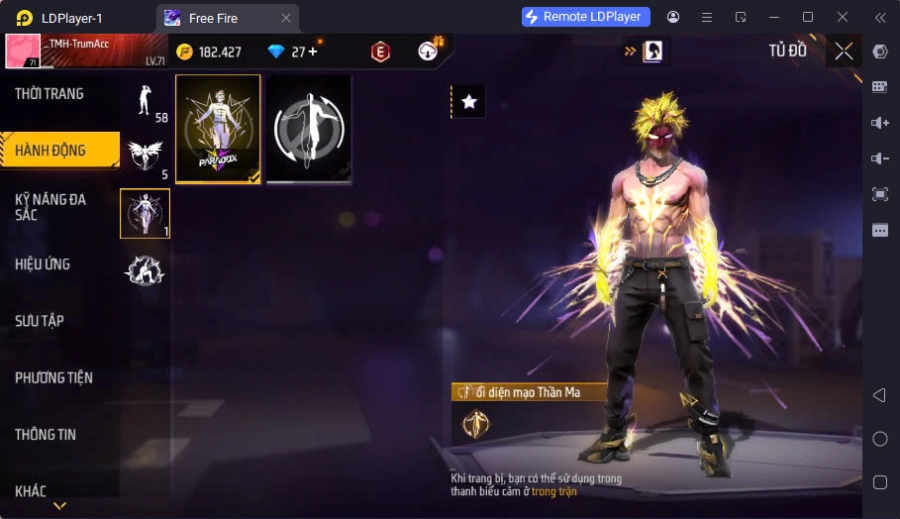Select the HÀNH ĐỘNG category
This screenshot has height=519, width=900.
pyautogui.click(x=50, y=151)
